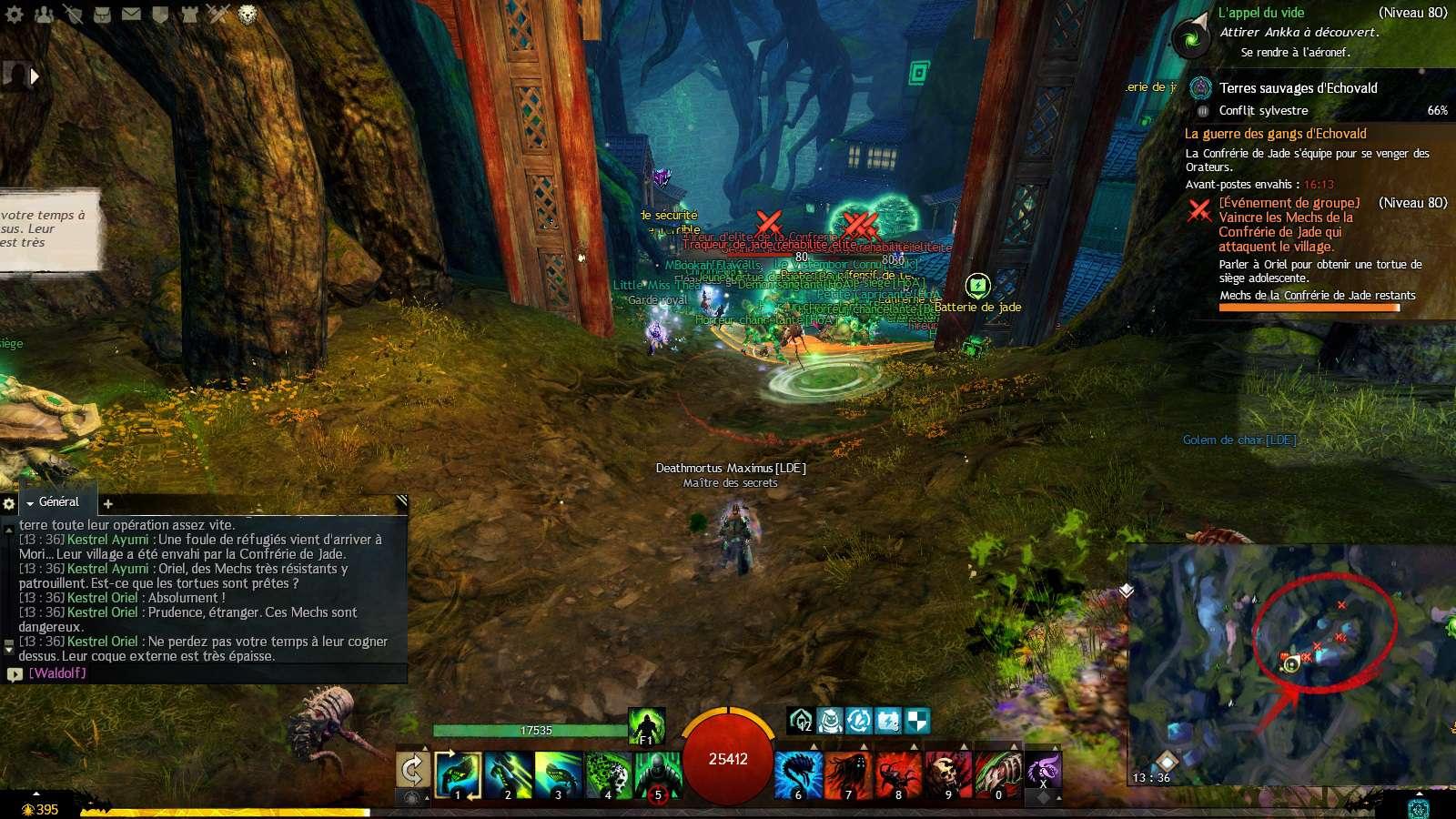This screenshot has width=1456, height=819.
Task: Toggle the Waldolf whisper tab below chat
Action: click(x=55, y=675)
